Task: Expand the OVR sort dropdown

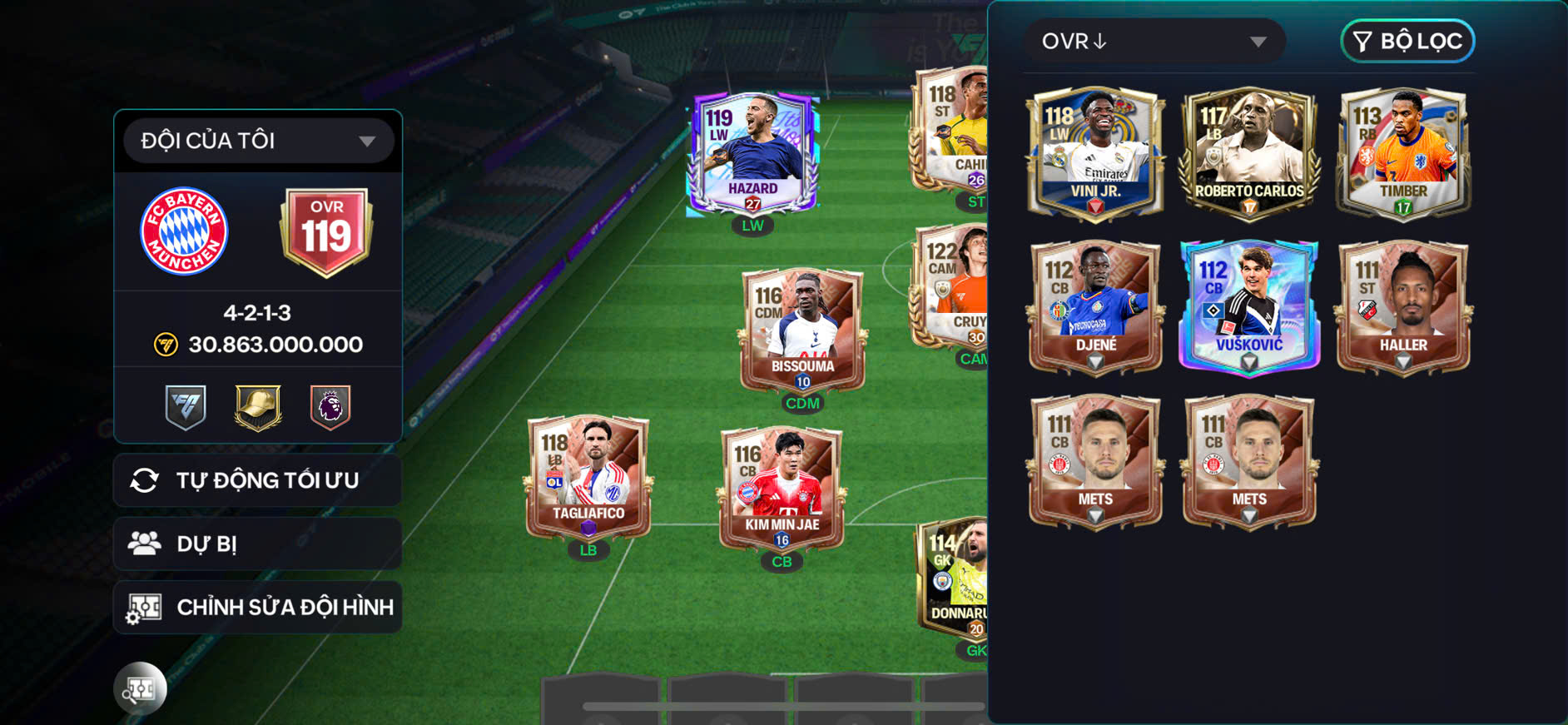Action: (x=1154, y=42)
